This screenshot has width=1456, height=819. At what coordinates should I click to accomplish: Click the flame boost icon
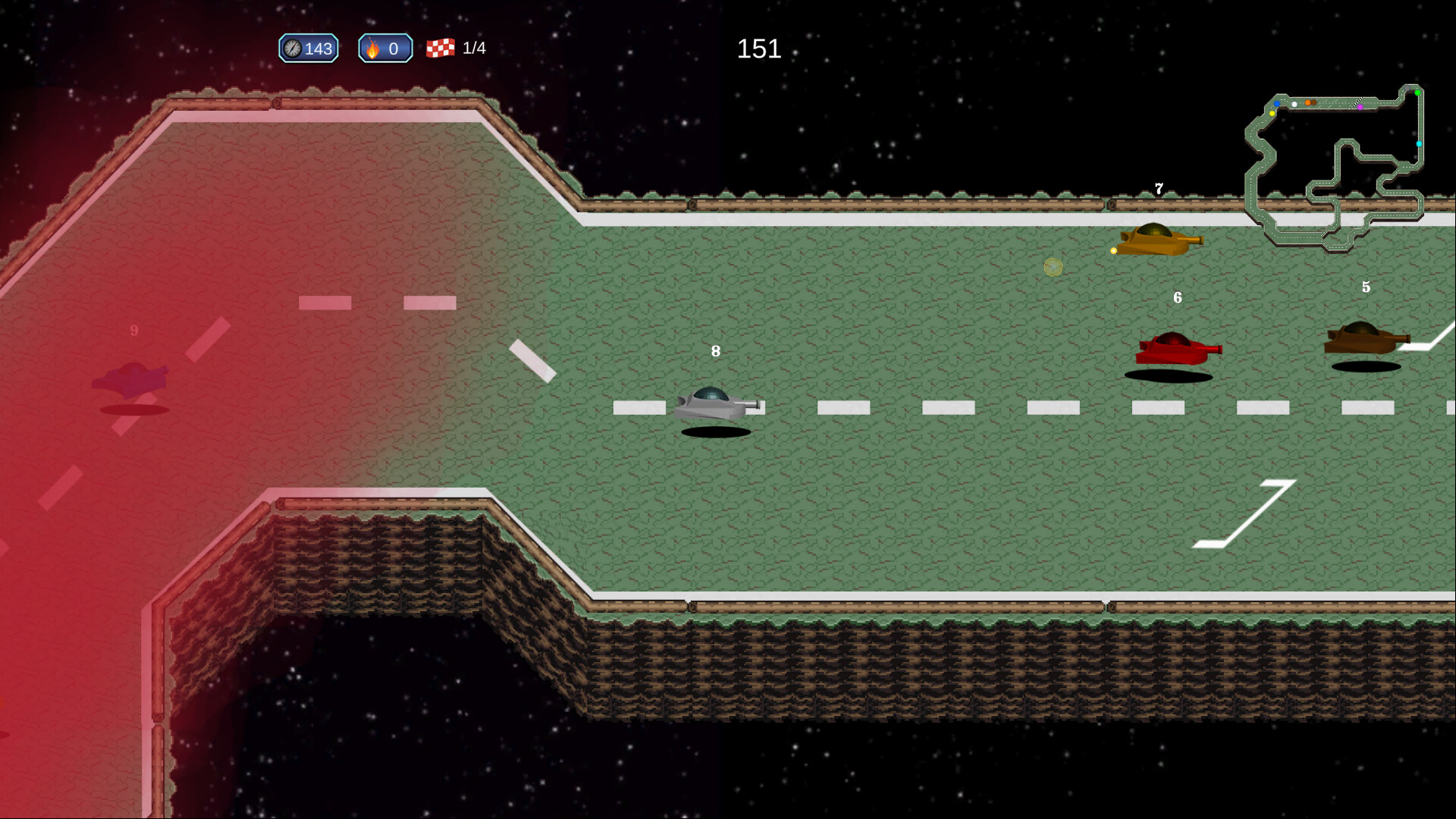tap(372, 48)
